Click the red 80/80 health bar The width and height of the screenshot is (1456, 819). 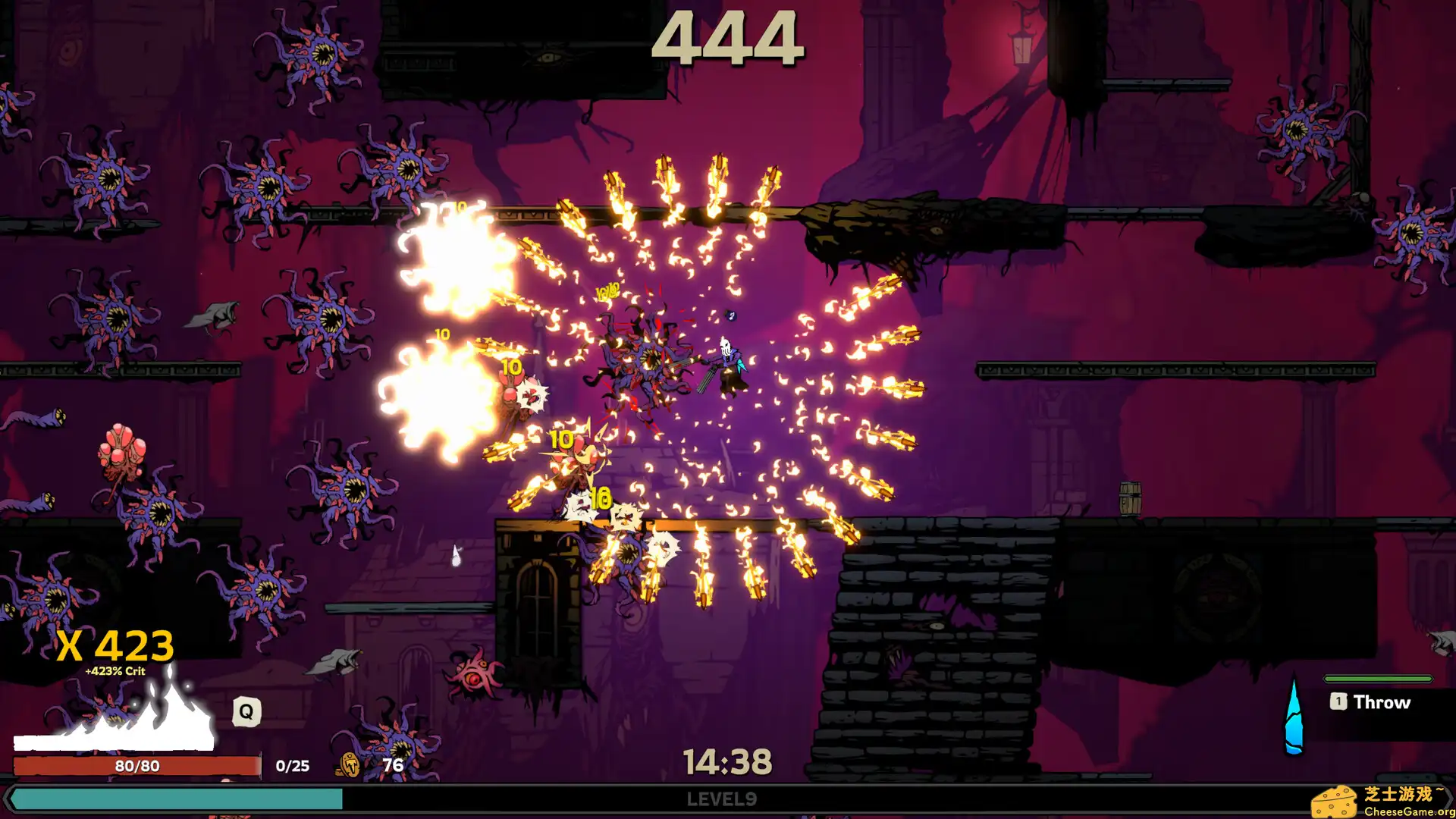click(x=136, y=766)
